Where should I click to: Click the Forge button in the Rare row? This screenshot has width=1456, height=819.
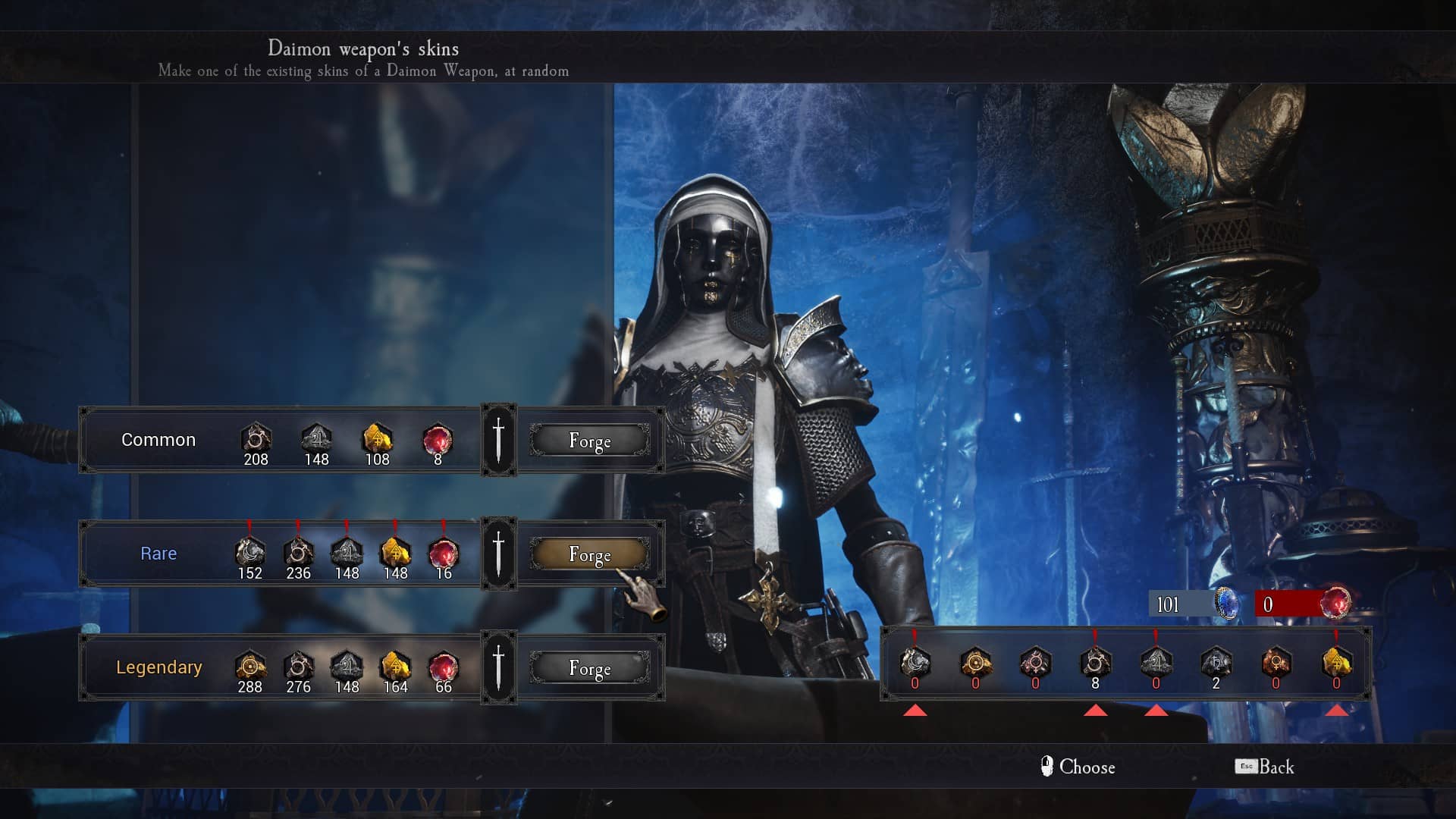pyautogui.click(x=589, y=554)
